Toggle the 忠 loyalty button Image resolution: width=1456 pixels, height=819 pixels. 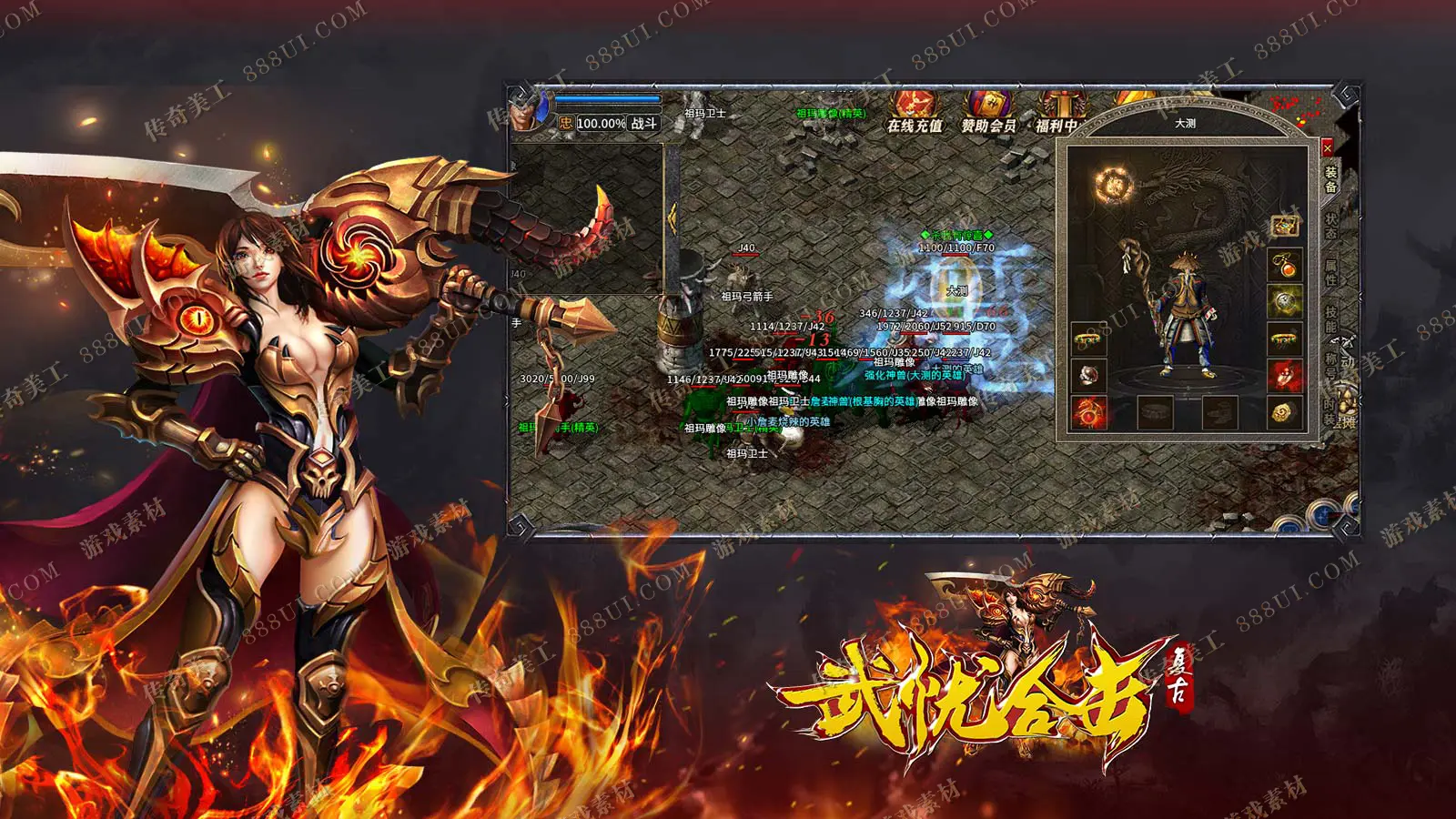point(566,124)
